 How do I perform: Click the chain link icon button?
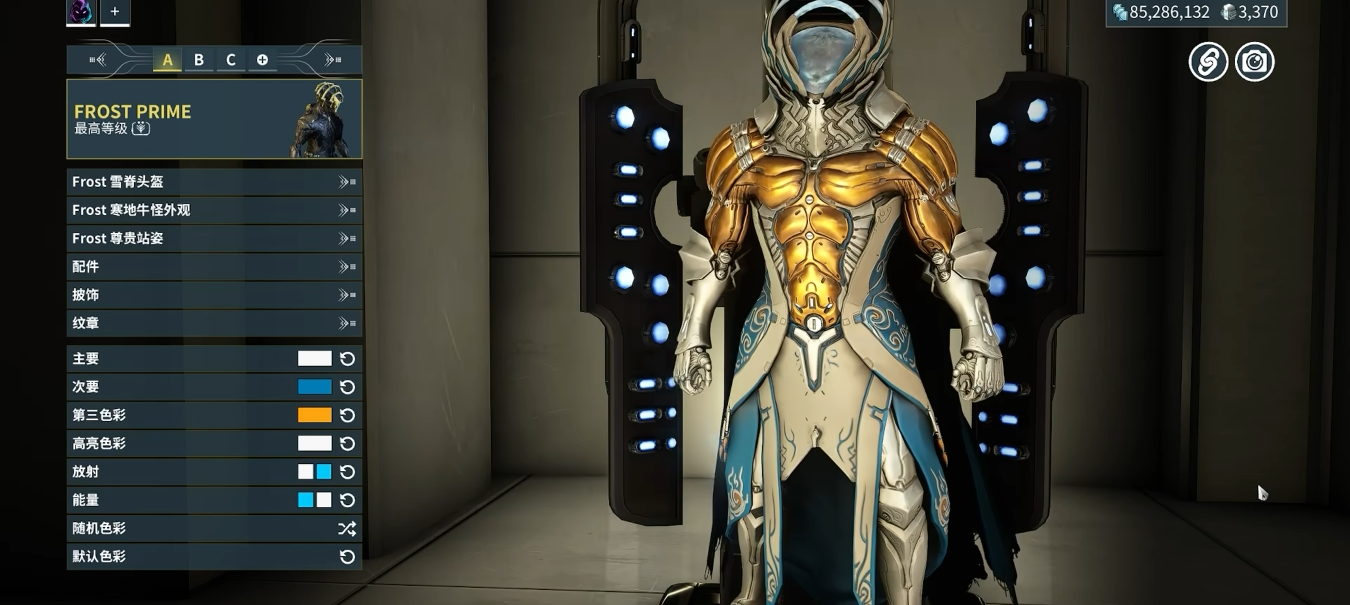1208,62
